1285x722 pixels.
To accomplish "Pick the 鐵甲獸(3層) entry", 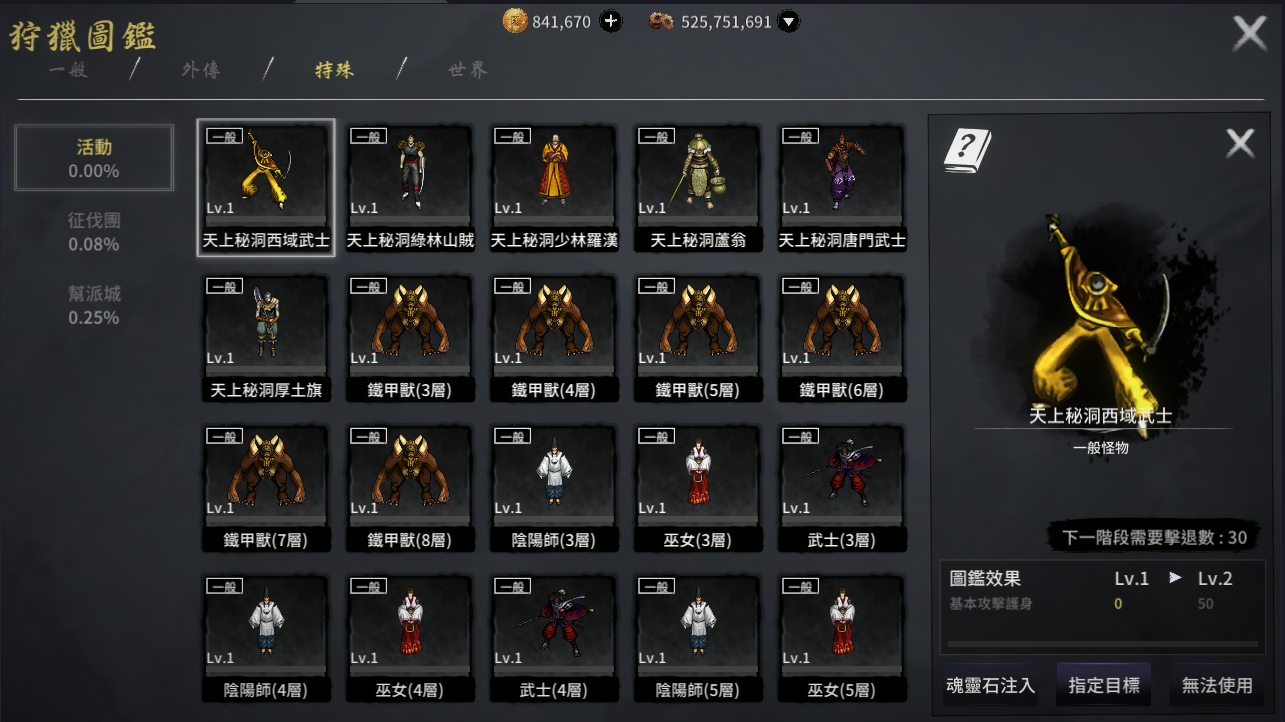I will [410, 337].
